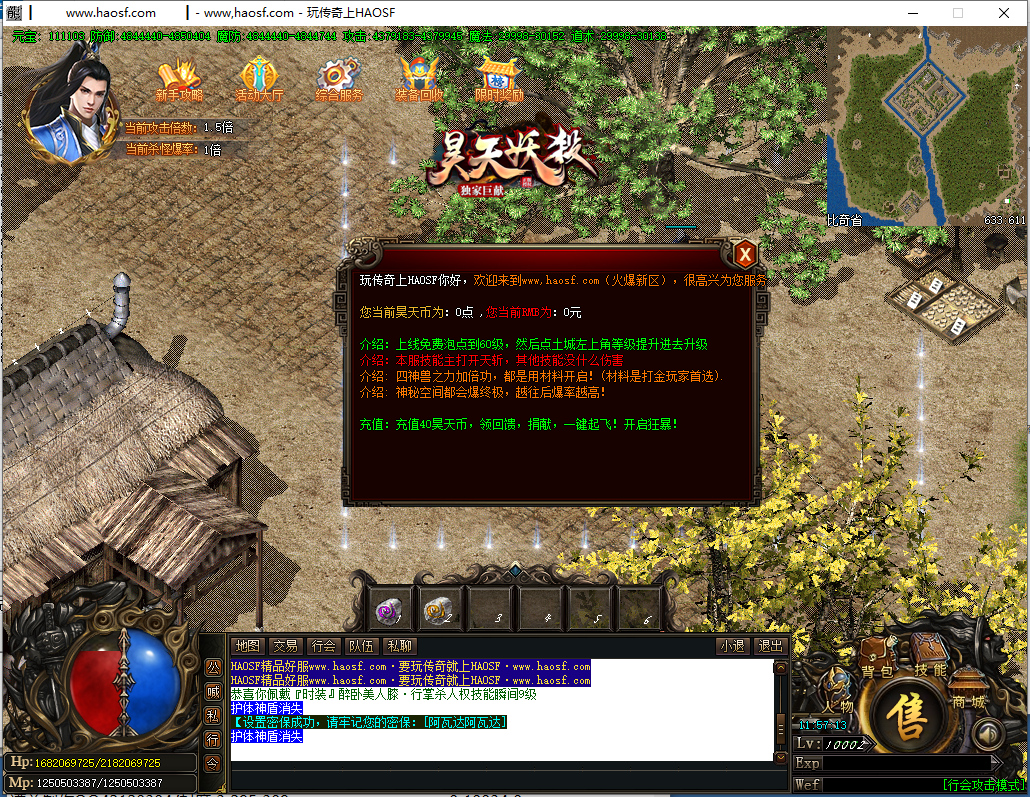Open the 综合服务 services menu
Screen dimensions: 1030x797
click(x=338, y=80)
